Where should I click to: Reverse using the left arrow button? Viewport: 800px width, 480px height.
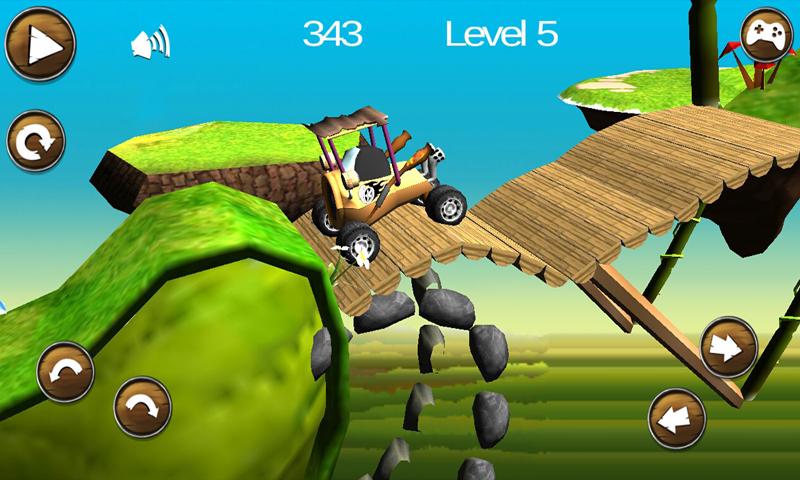pos(678,418)
